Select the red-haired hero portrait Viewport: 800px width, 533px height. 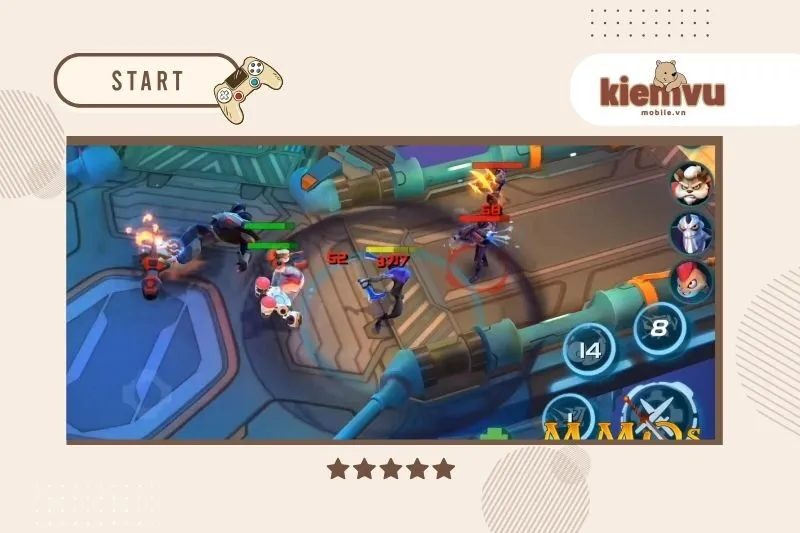[x=691, y=281]
